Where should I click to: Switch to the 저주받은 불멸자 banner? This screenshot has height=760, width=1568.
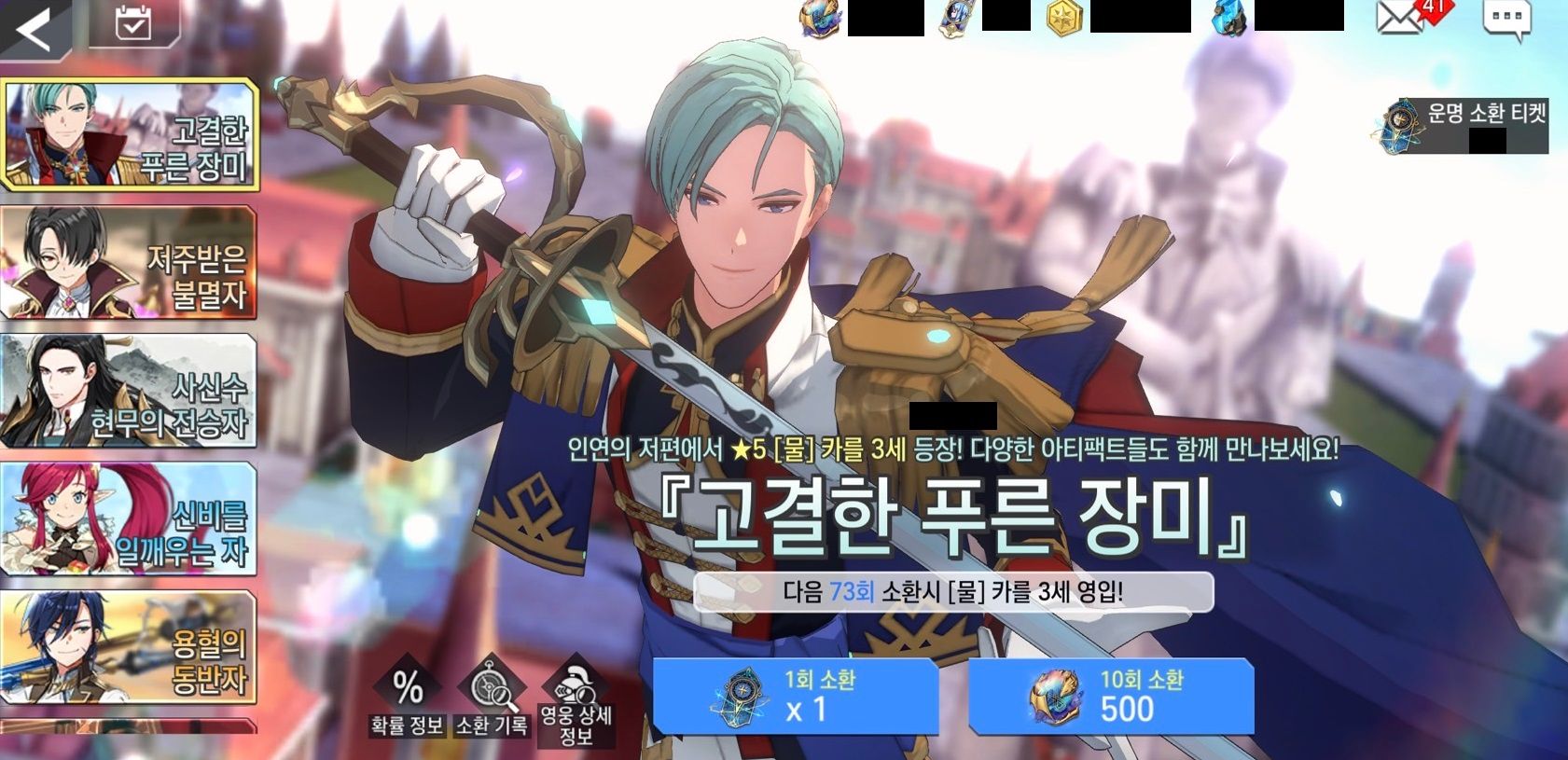click(x=129, y=263)
